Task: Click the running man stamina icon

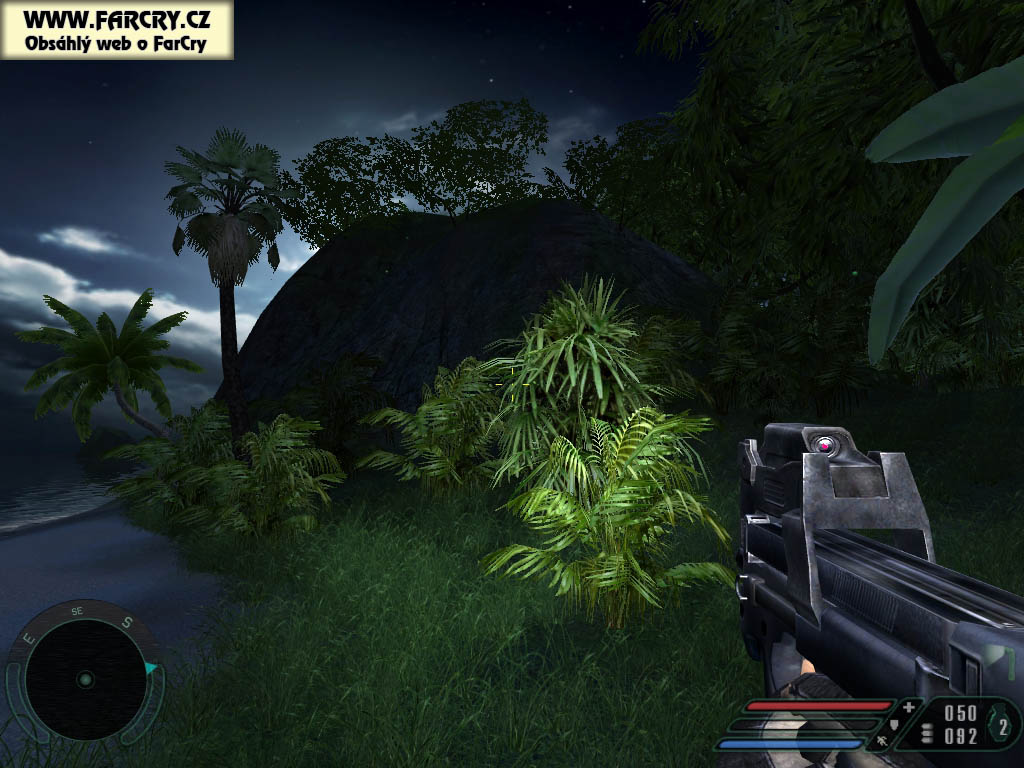Action: click(884, 743)
